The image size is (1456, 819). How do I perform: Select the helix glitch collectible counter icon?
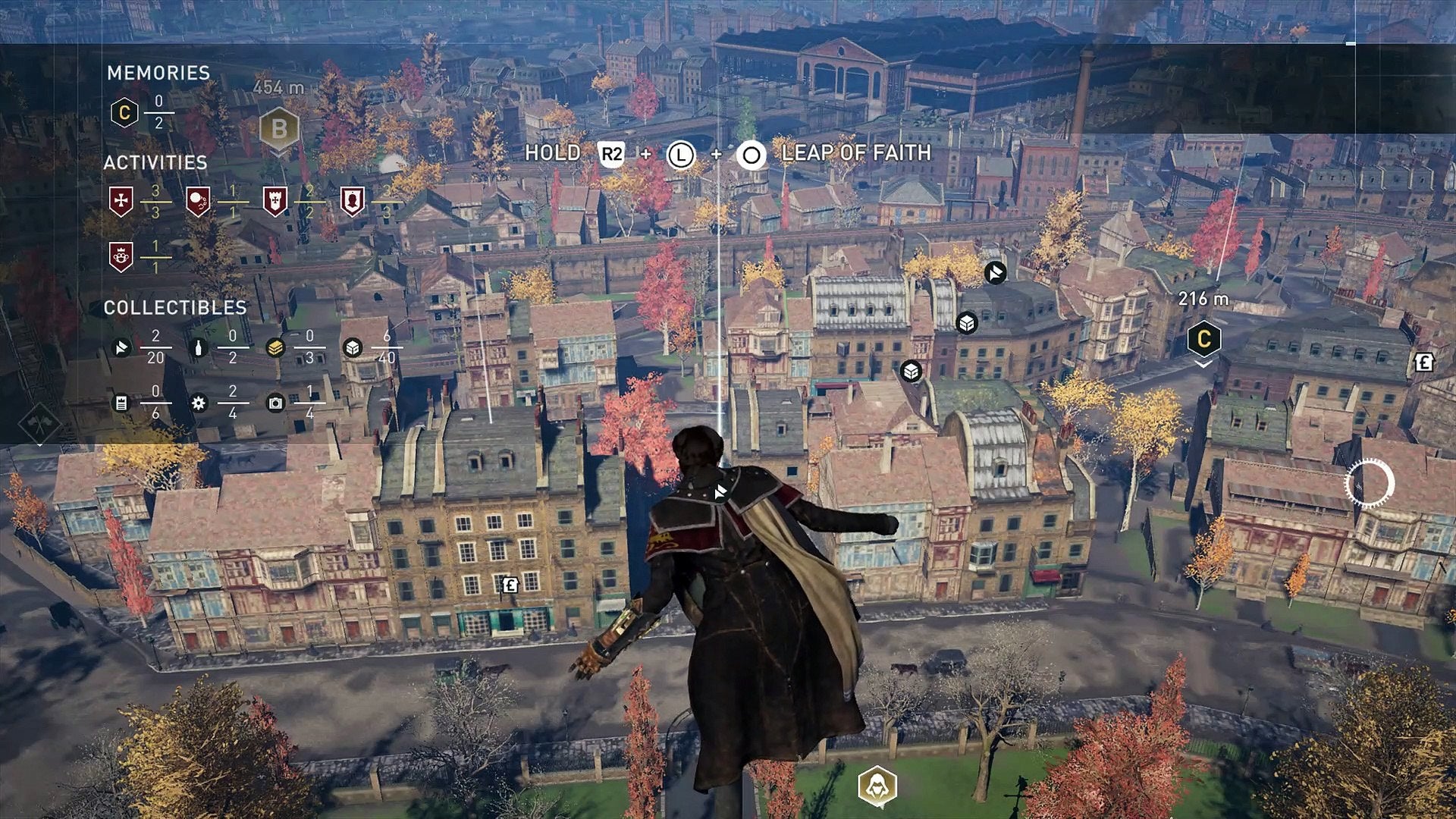pos(121,347)
